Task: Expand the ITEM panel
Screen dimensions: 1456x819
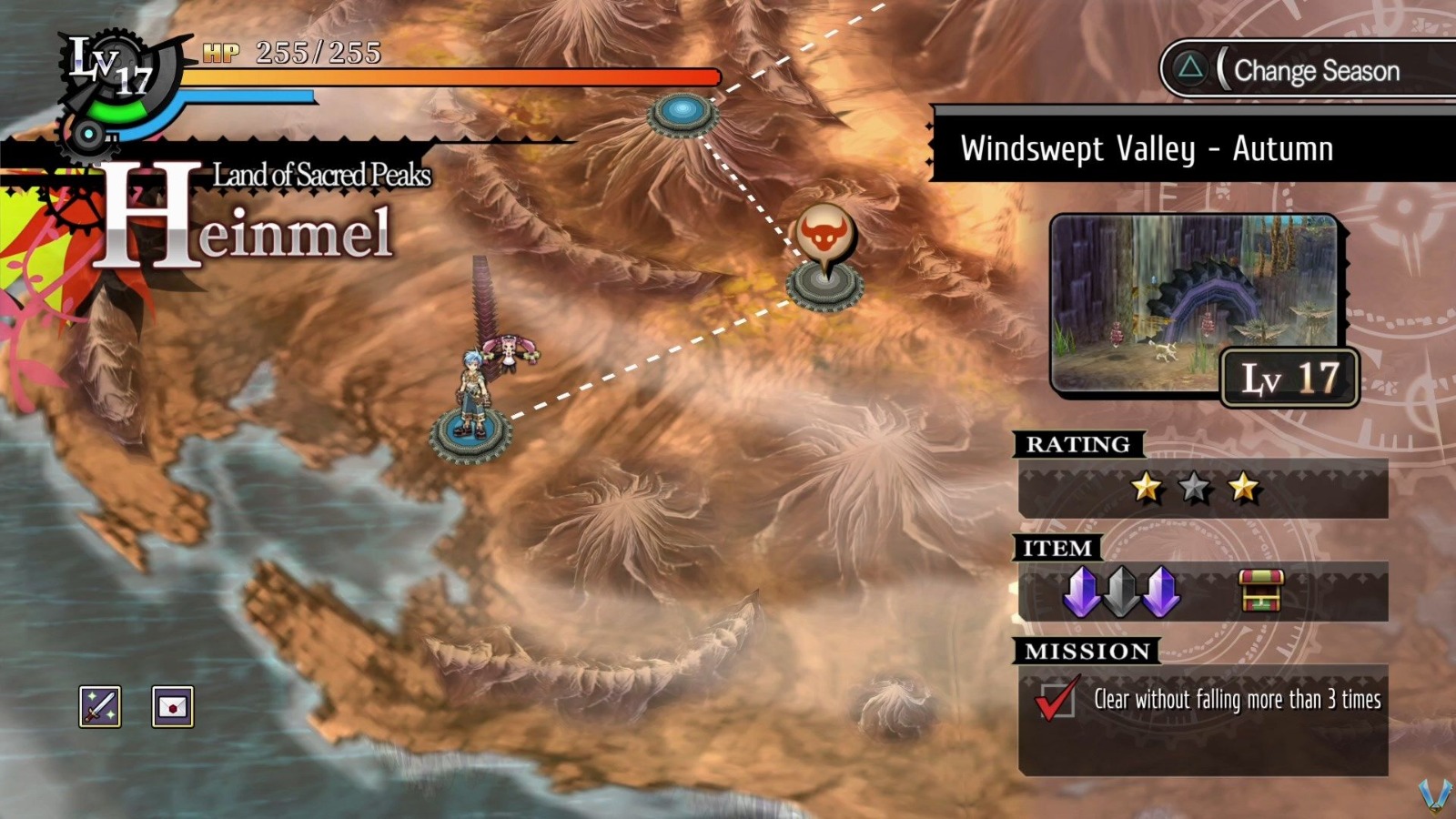Action: pyautogui.click(x=1056, y=549)
